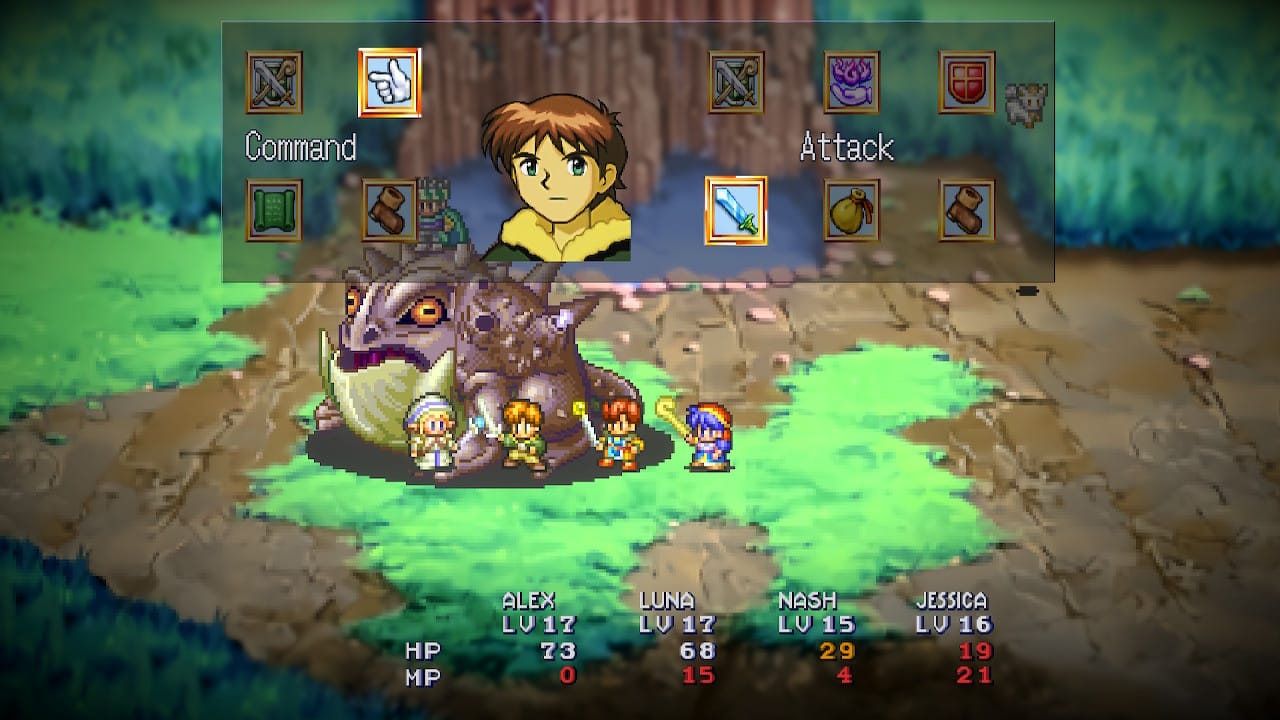Open the purple magic spell icon
The image size is (1280, 720).
click(x=851, y=82)
